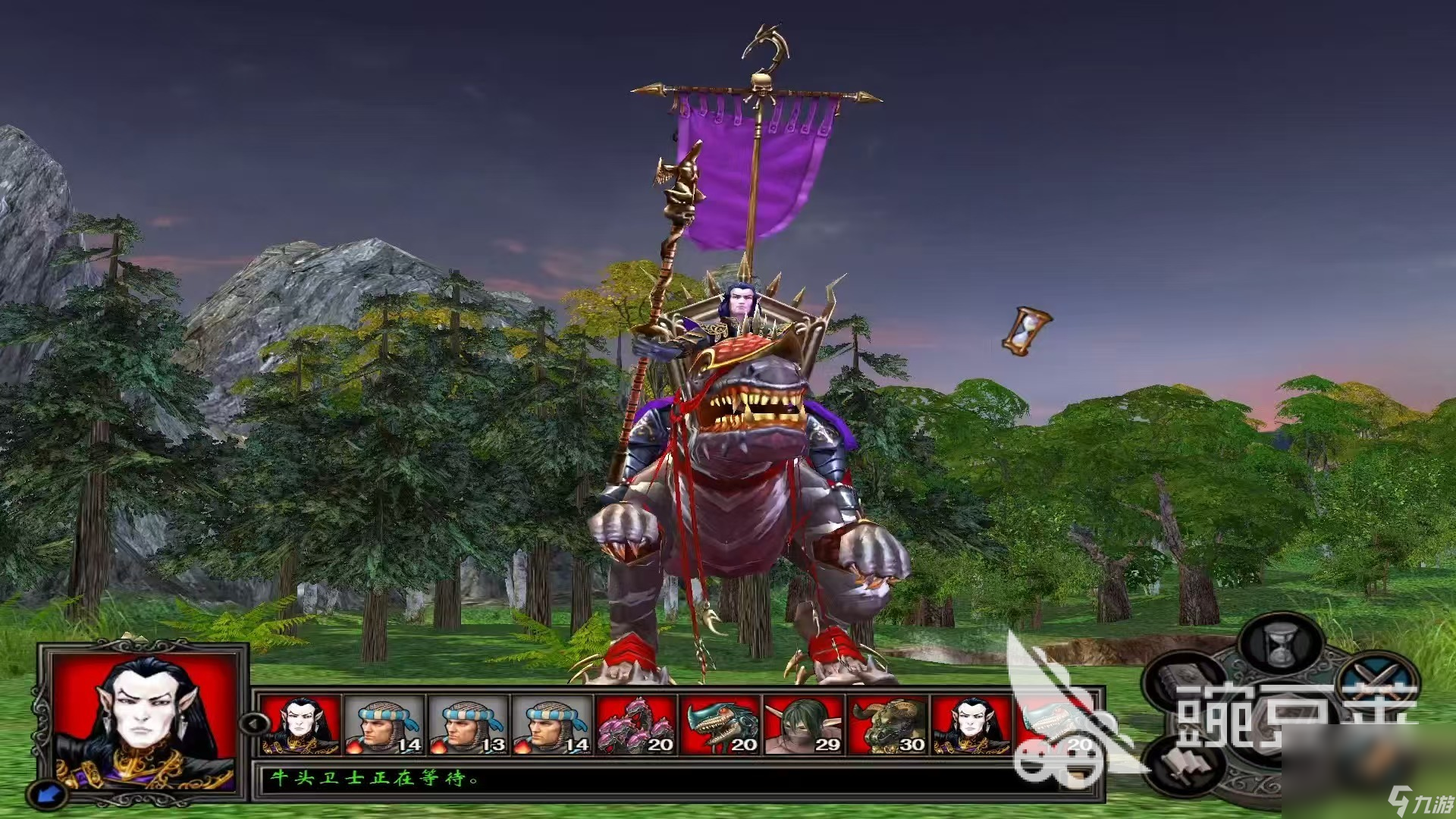The width and height of the screenshot is (1456, 819).
Task: Choose the blood fury stack of 29
Action: [x=804, y=726]
